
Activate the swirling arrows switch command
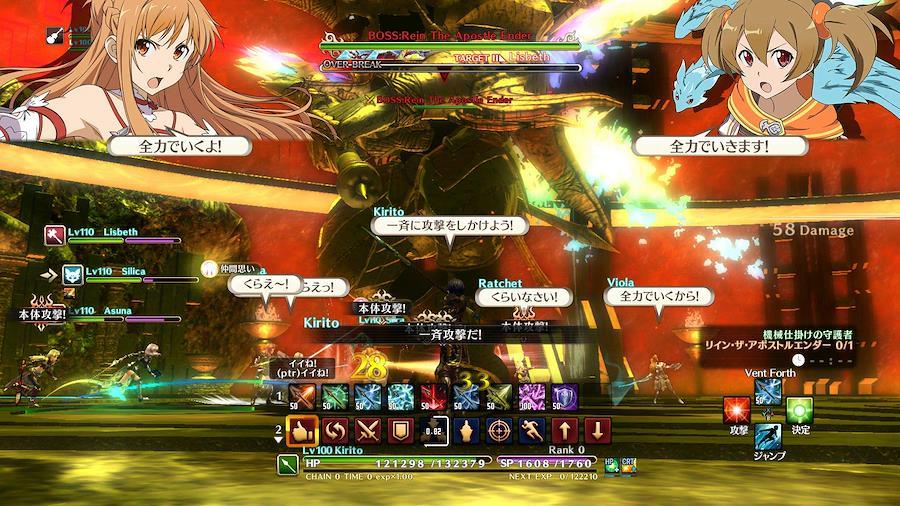click(x=335, y=431)
